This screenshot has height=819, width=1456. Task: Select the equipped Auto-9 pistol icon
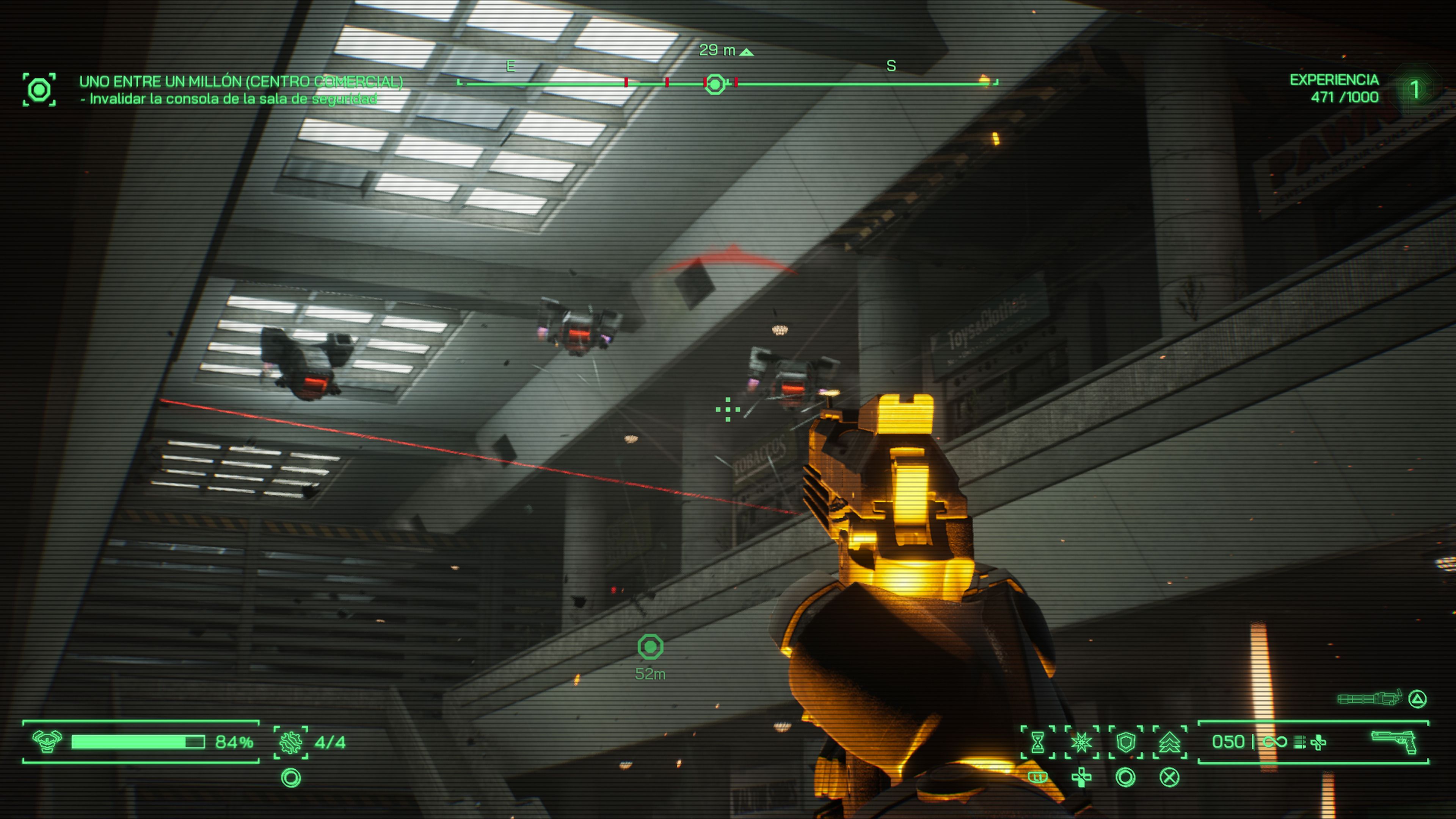point(1395,742)
